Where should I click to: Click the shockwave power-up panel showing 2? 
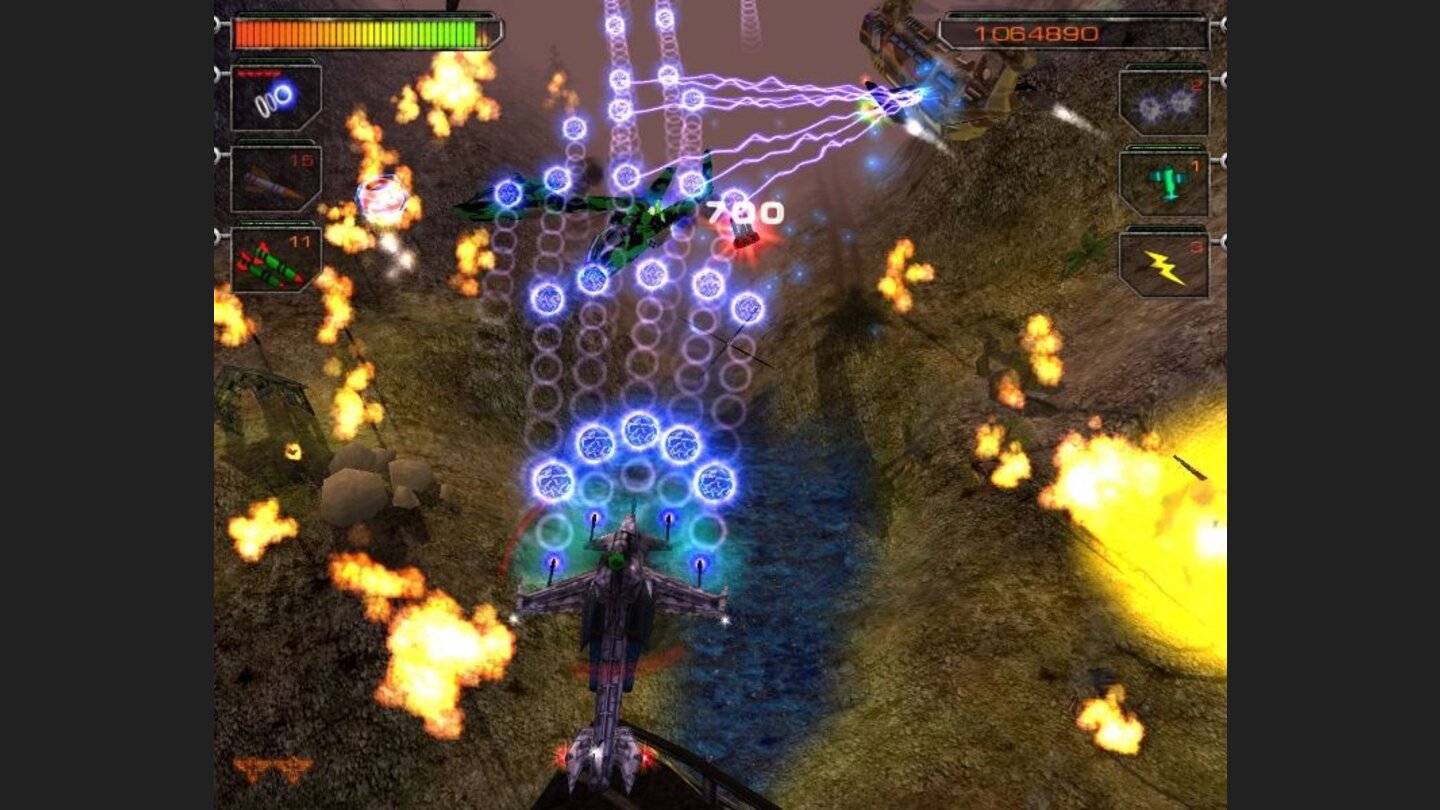1165,105
